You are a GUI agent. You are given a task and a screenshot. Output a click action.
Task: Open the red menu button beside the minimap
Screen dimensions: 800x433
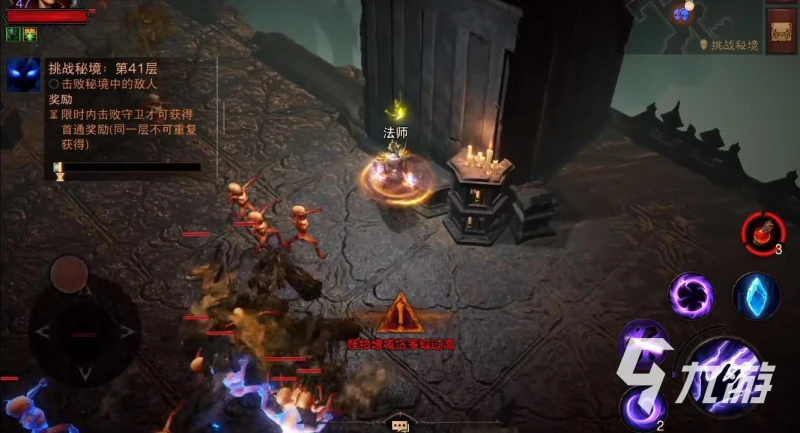781,30
